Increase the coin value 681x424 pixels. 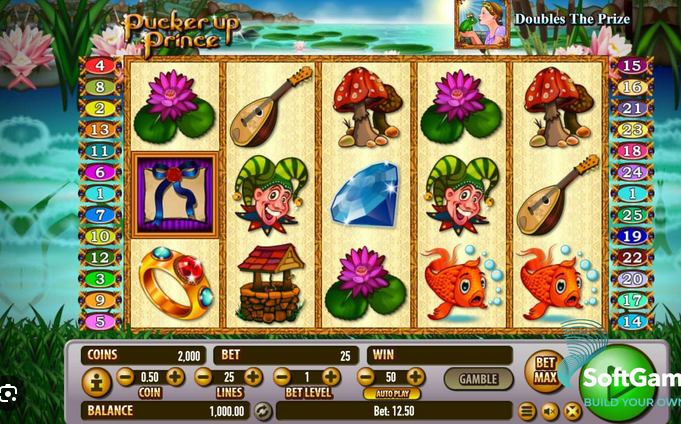[x=175, y=377]
